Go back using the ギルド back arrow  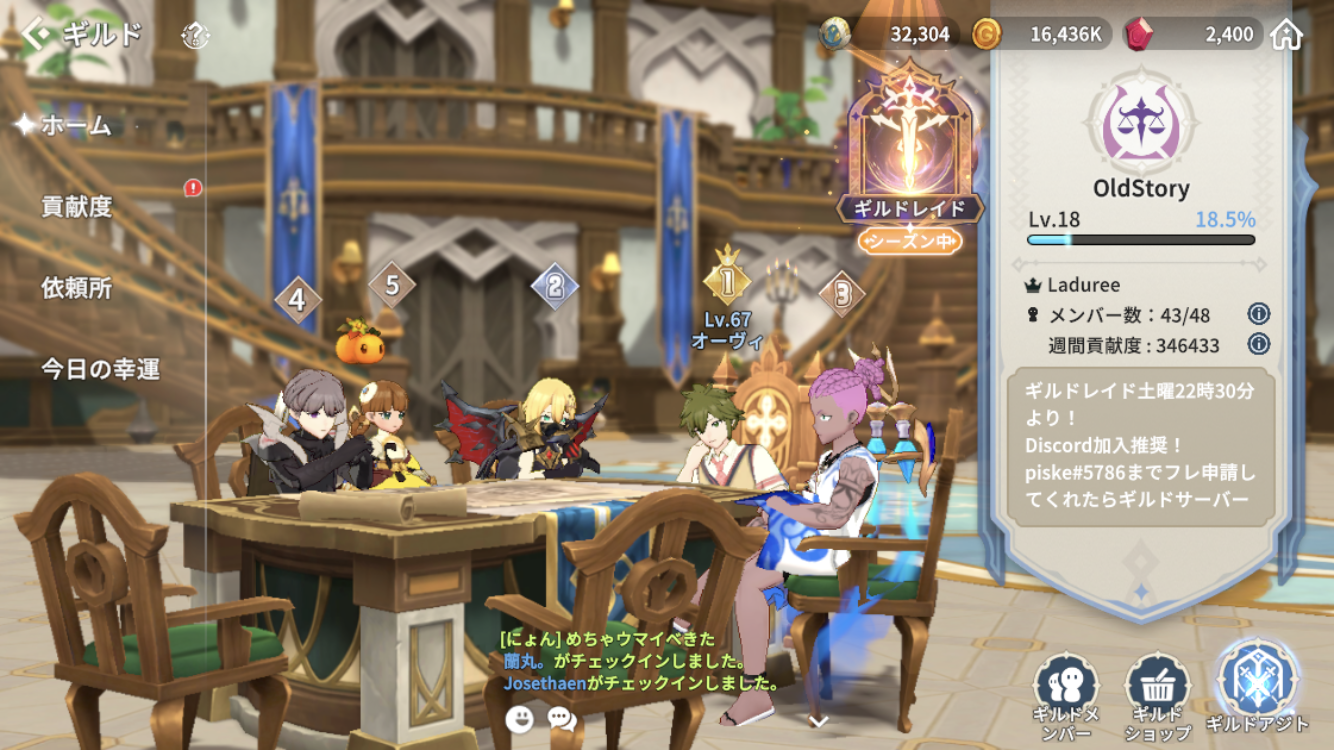36,35
